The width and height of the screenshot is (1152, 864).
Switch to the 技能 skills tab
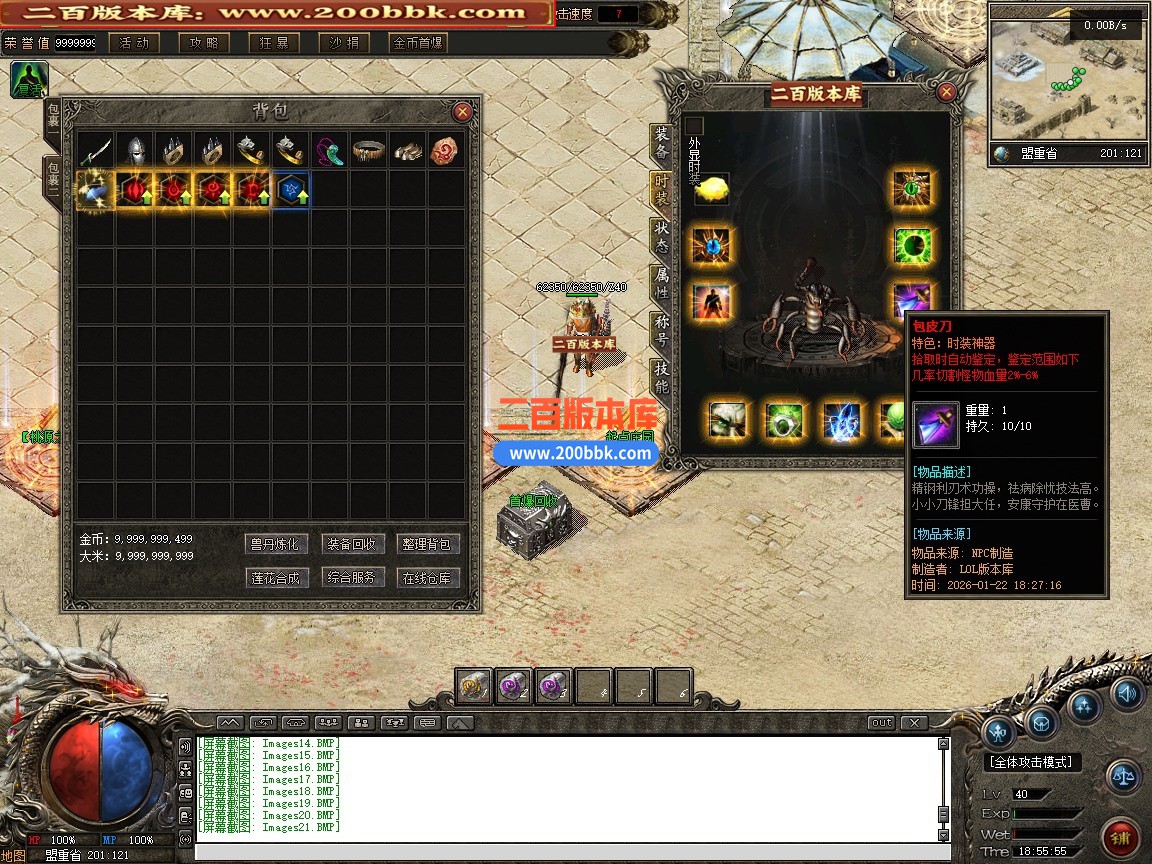[x=662, y=377]
